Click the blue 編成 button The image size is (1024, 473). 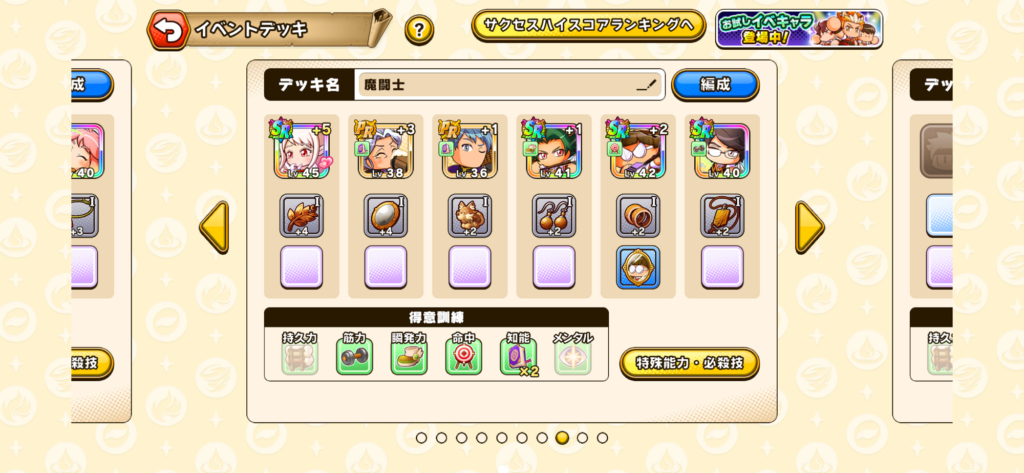click(x=715, y=85)
